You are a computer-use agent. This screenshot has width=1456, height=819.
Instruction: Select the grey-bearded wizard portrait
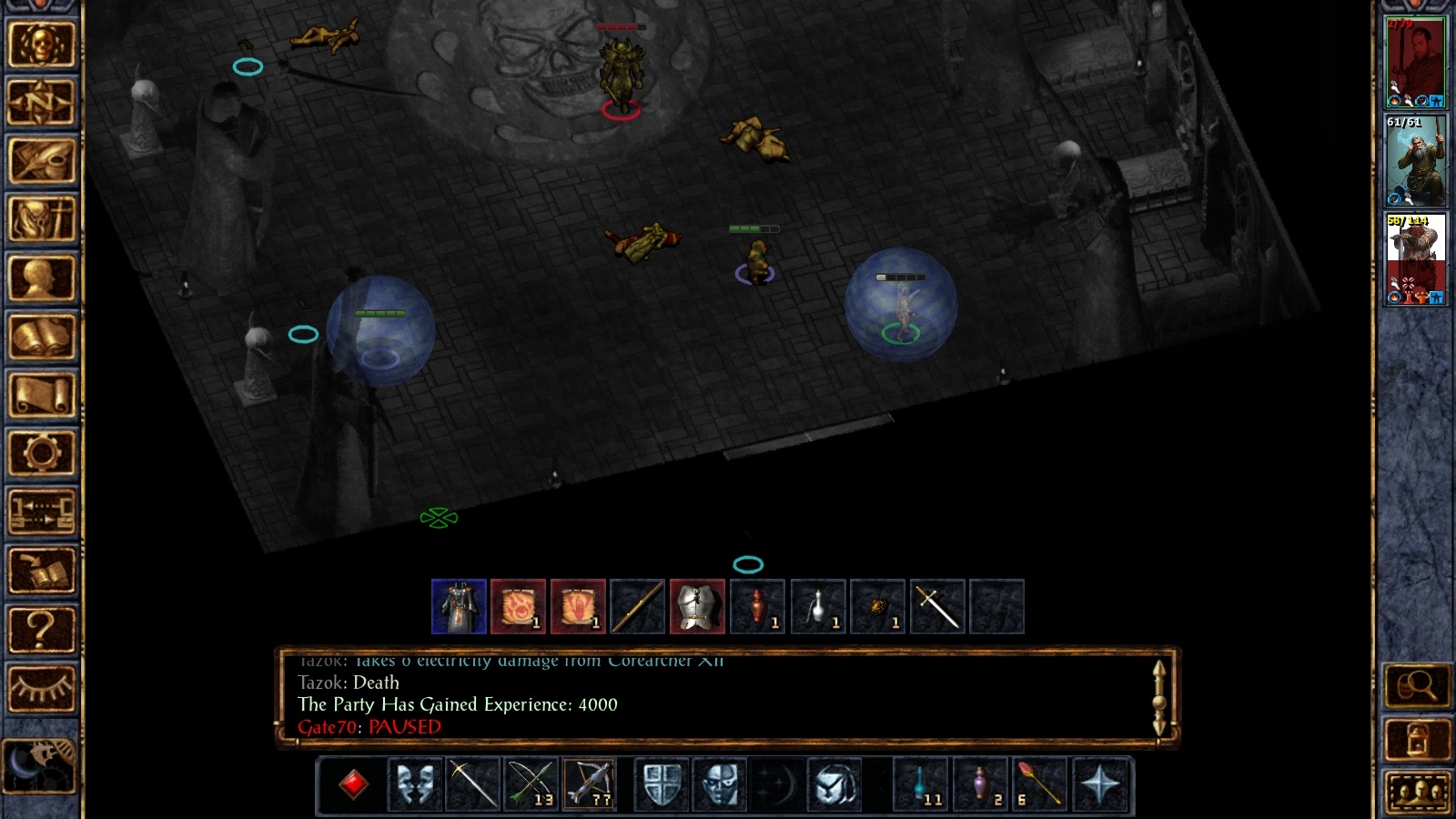coord(1415,161)
